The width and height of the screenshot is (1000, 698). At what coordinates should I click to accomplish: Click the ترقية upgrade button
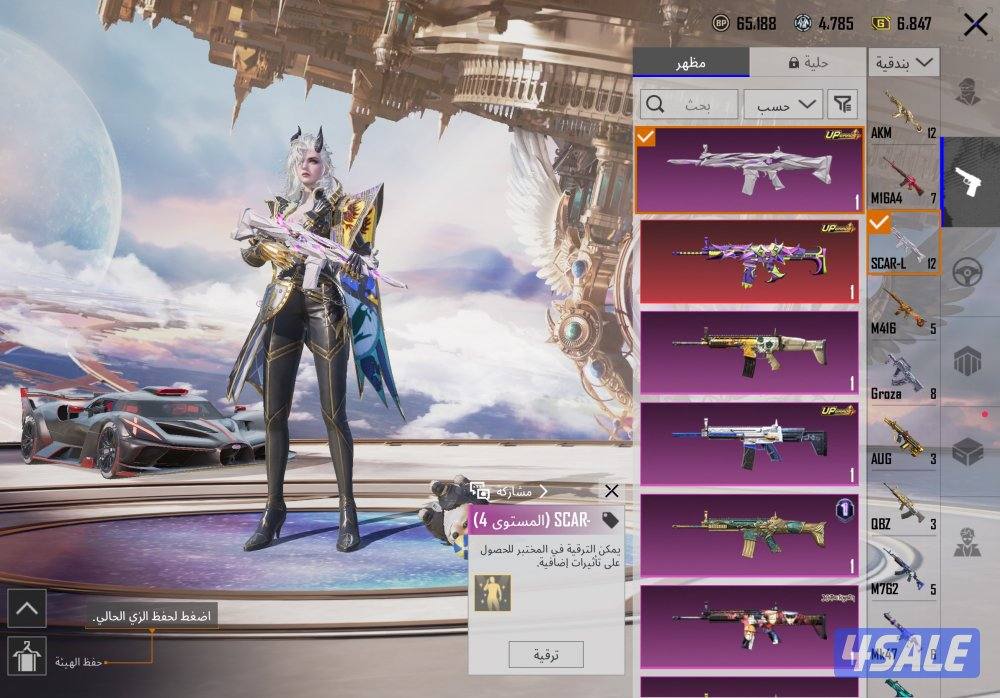(x=545, y=654)
